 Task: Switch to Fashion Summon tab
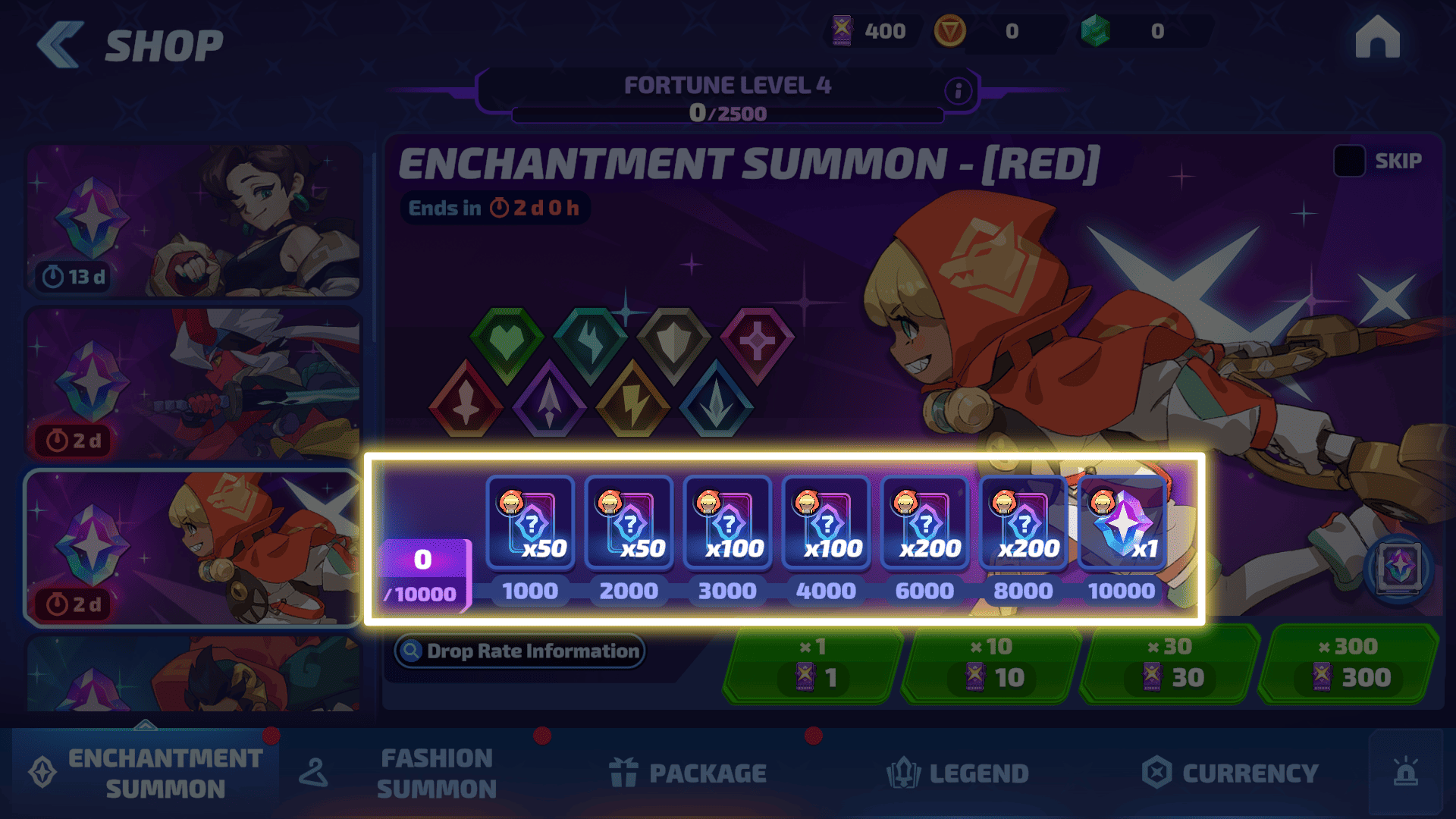click(x=436, y=773)
